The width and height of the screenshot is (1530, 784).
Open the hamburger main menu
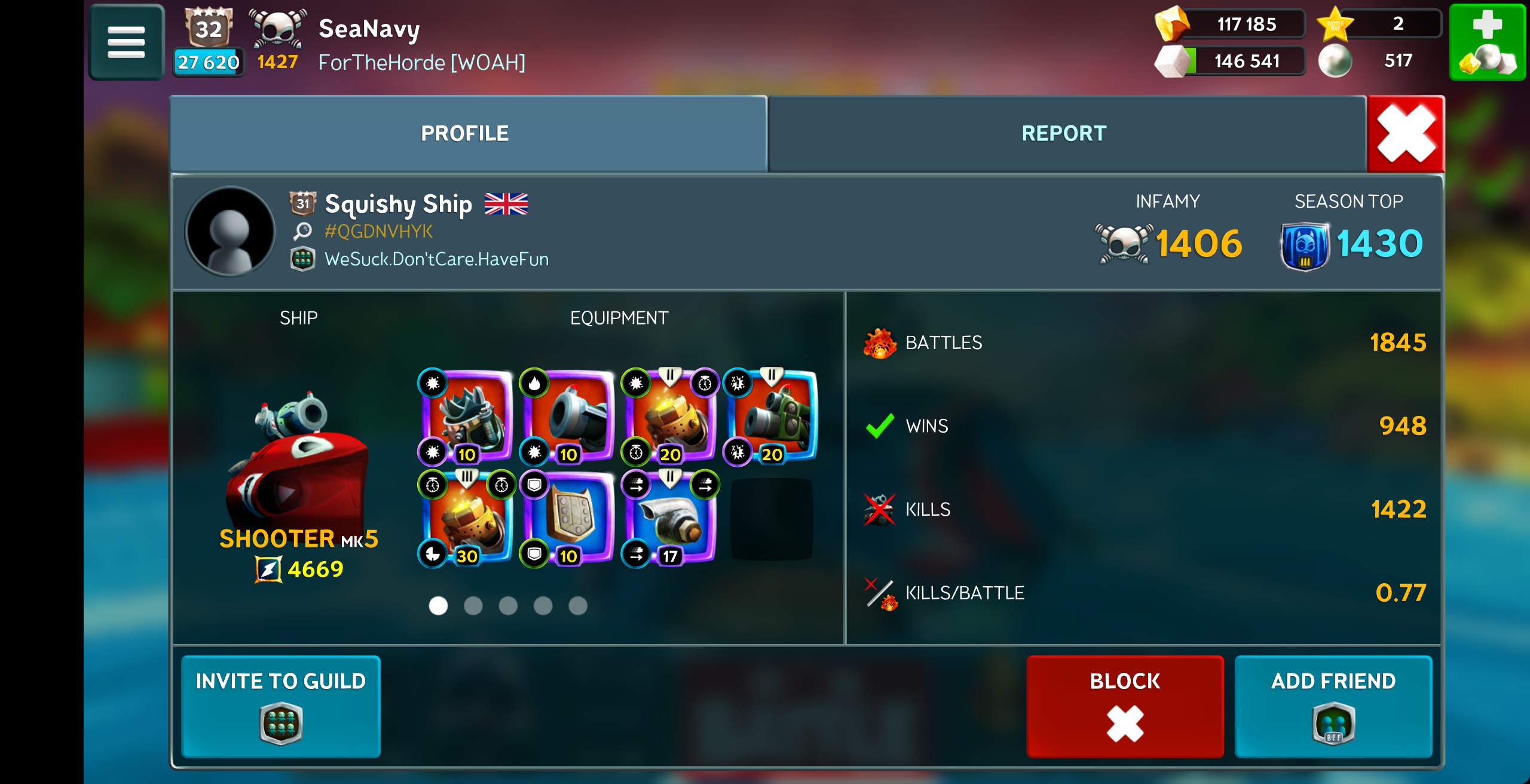(x=126, y=42)
